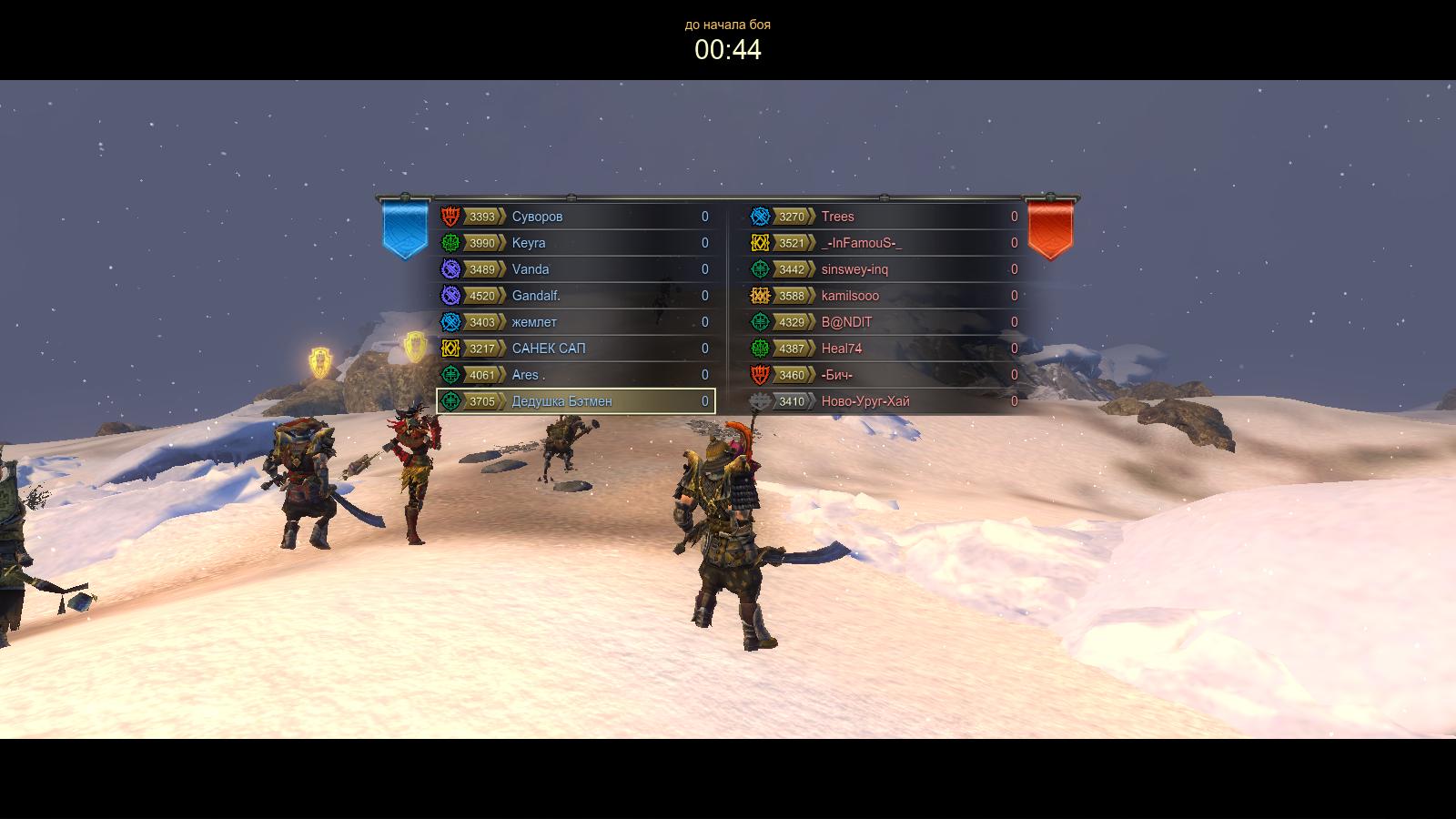This screenshot has height=819, width=1456.
Task: Click sinswey-inq in the red team list
Action: point(885,269)
